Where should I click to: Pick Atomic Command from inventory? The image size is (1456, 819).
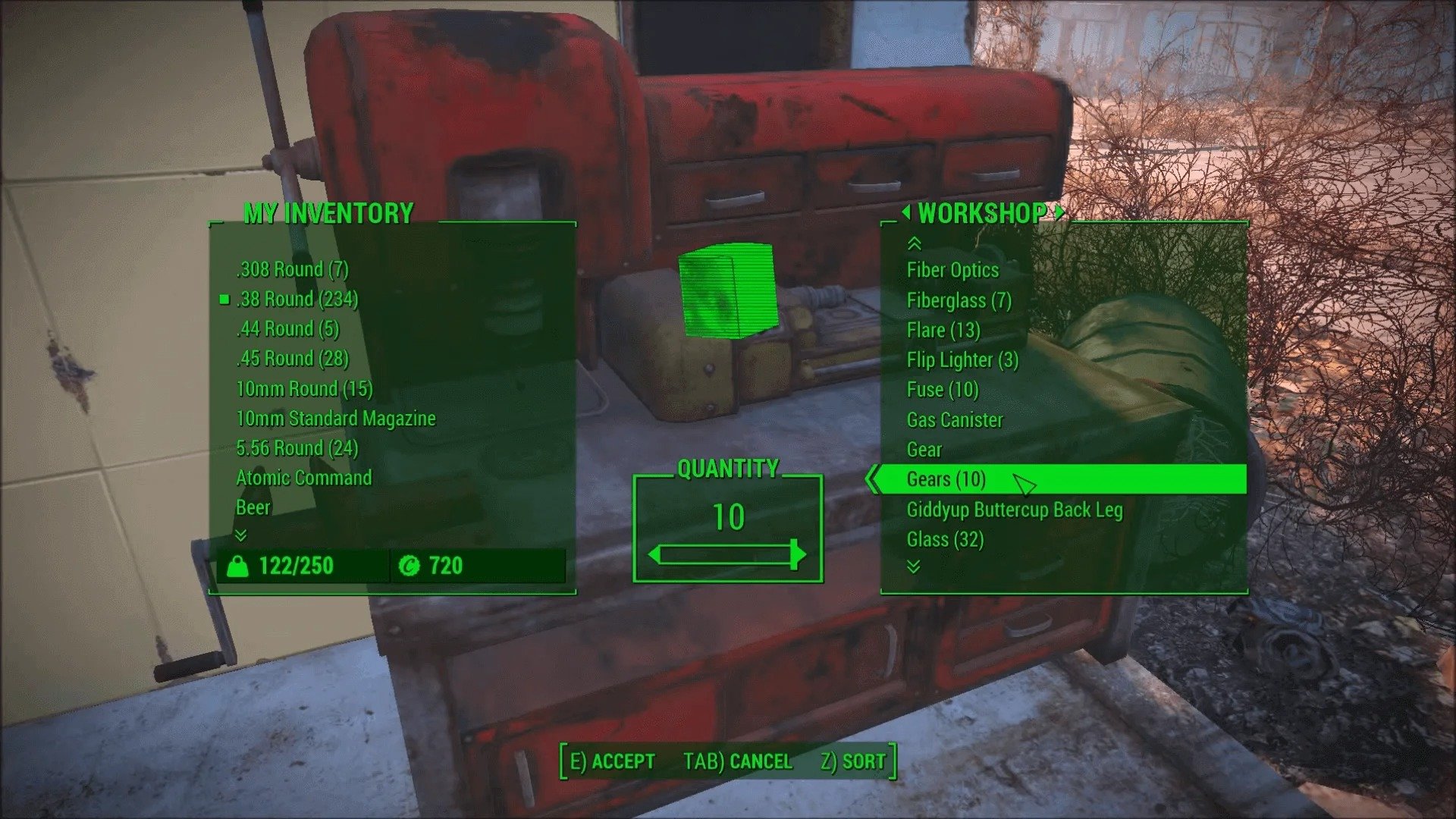pyautogui.click(x=303, y=477)
